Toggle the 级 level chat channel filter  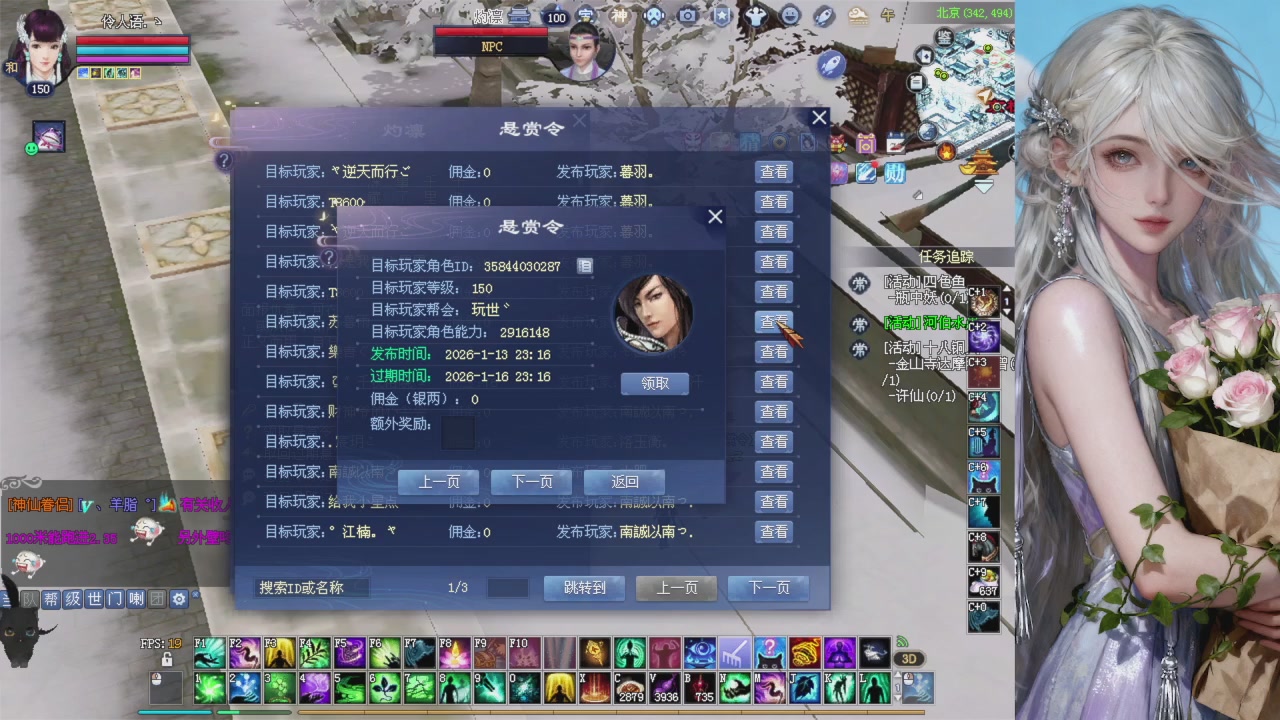coord(73,598)
